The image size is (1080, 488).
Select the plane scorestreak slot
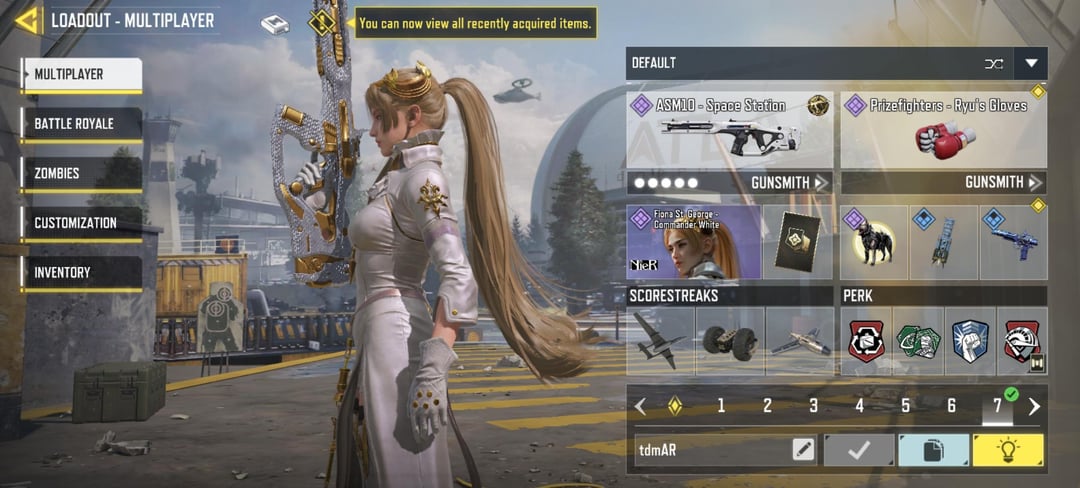click(x=660, y=341)
